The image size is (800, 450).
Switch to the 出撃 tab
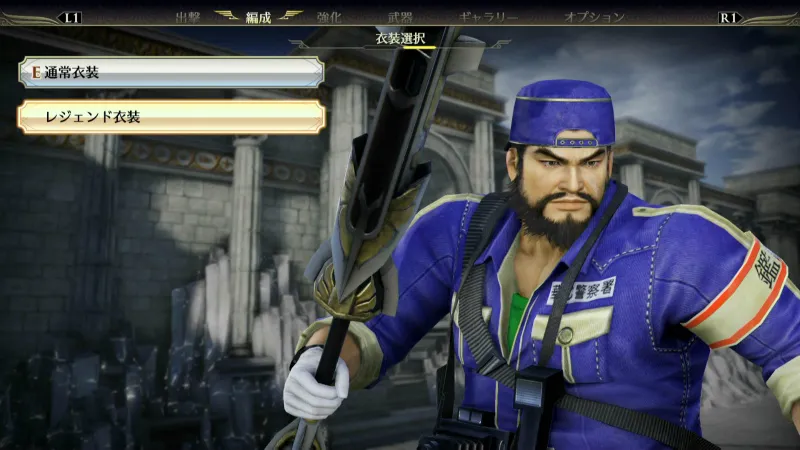pyautogui.click(x=188, y=17)
